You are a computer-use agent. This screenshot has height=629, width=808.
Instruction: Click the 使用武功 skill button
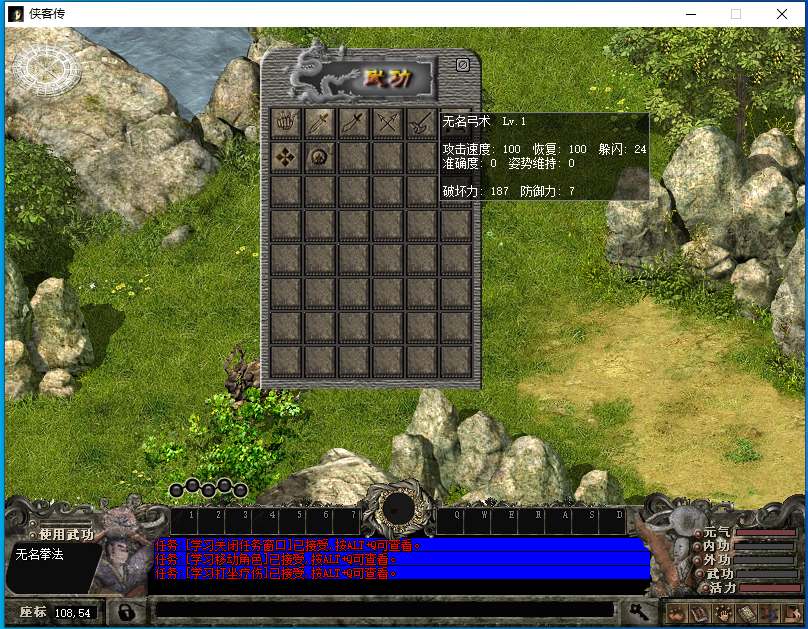(62, 534)
